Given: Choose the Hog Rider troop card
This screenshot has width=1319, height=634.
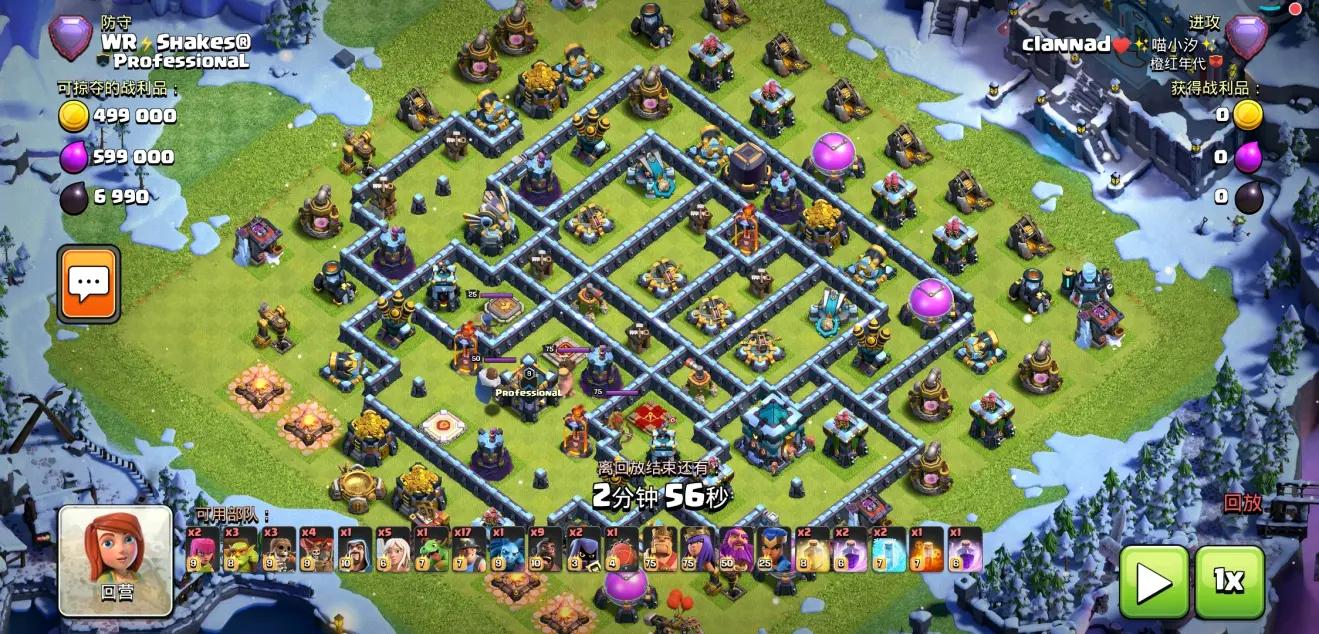Looking at the screenshot, I should coord(544,550).
